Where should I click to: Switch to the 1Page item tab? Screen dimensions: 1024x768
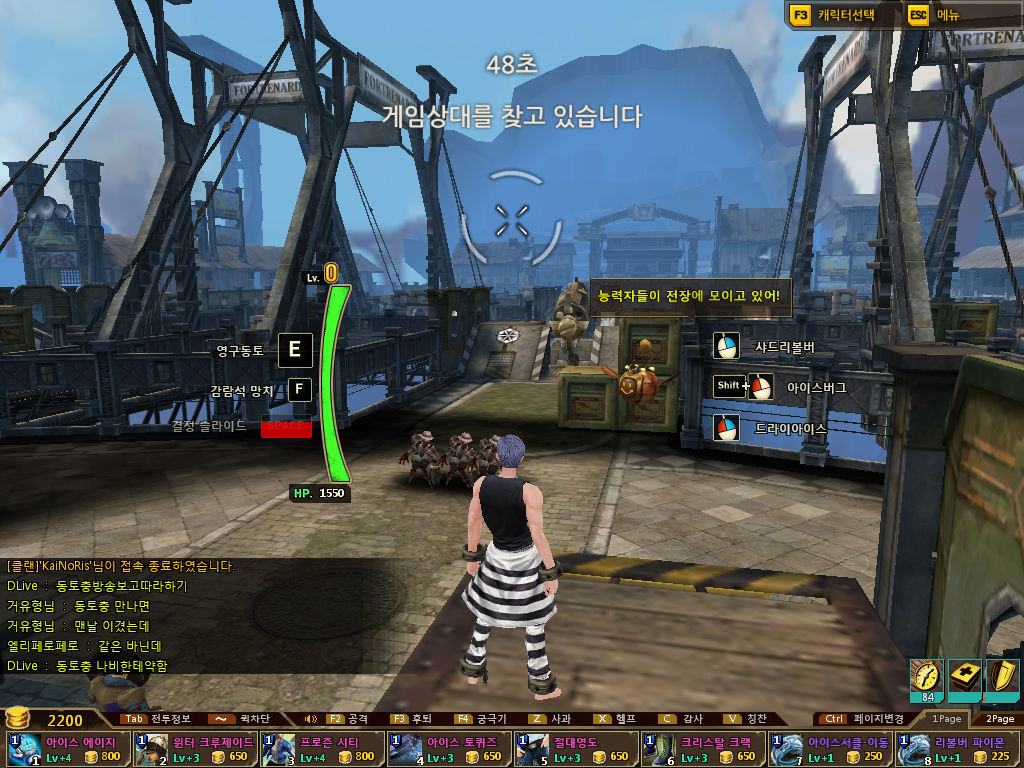[946, 718]
